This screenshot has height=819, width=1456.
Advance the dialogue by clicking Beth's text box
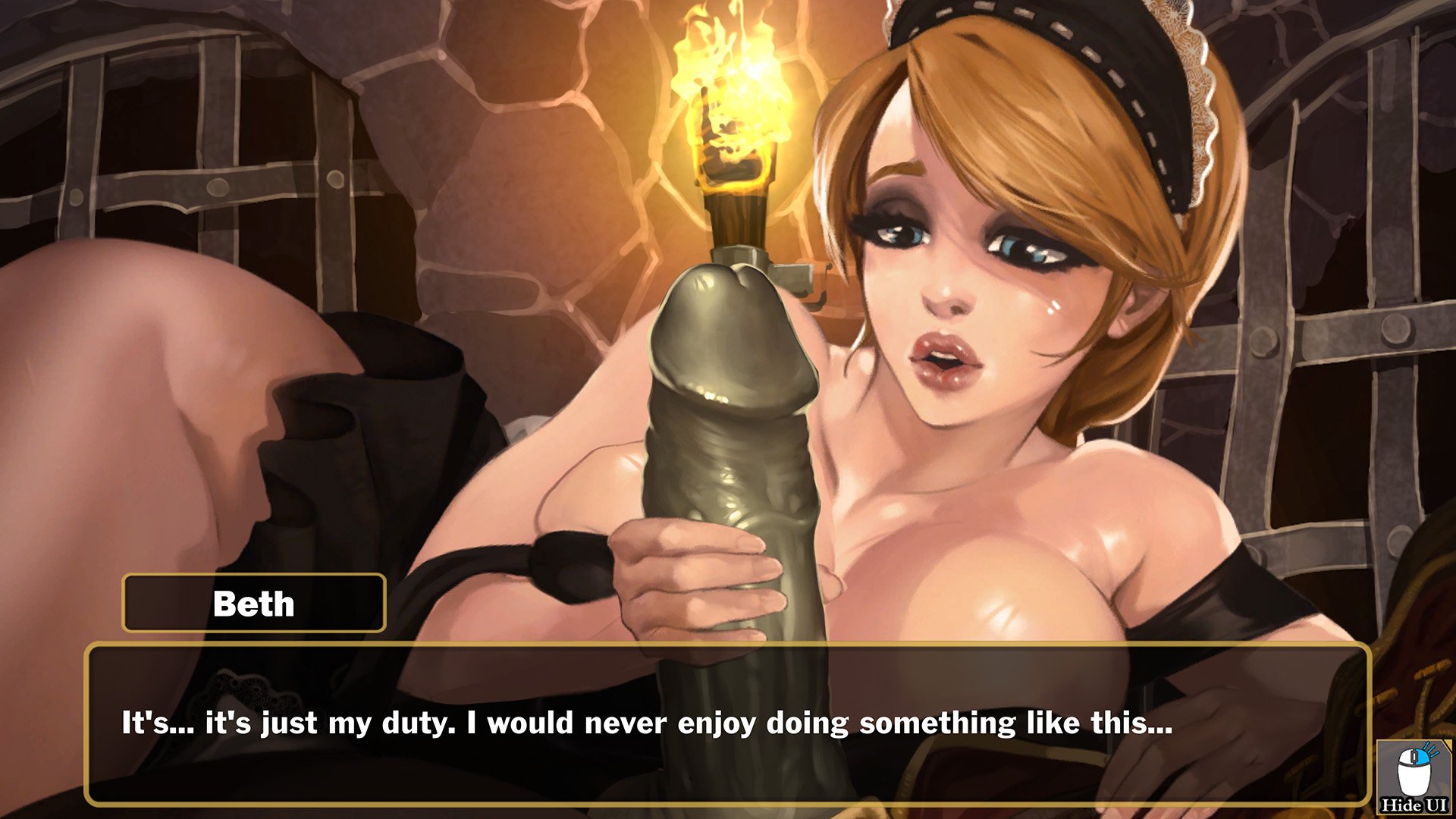pos(728,724)
